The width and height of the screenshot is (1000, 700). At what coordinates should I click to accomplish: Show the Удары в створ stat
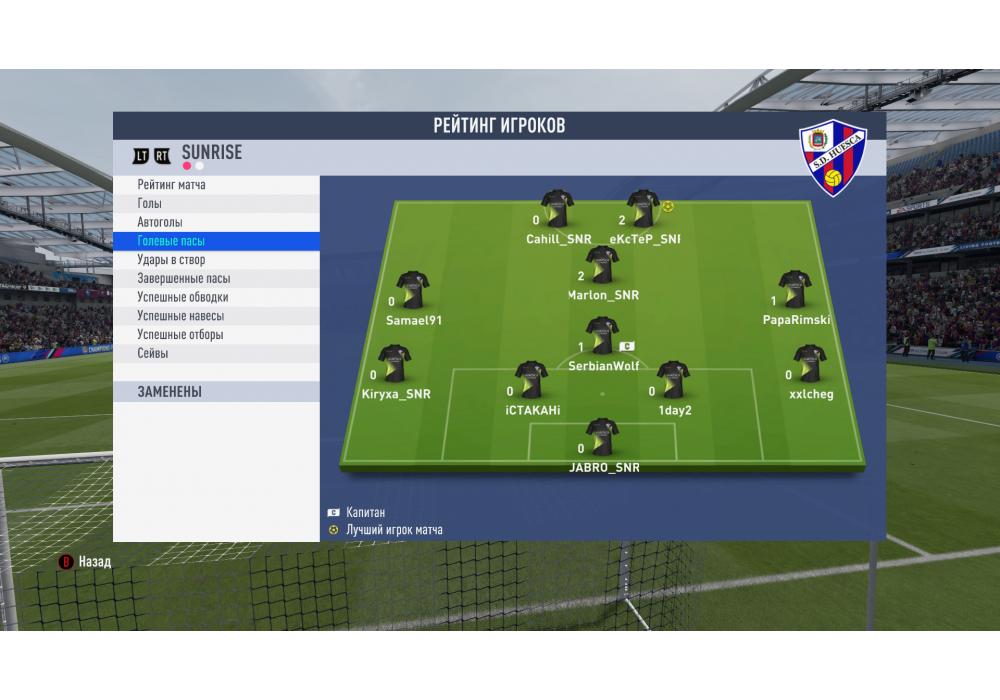tap(171, 260)
